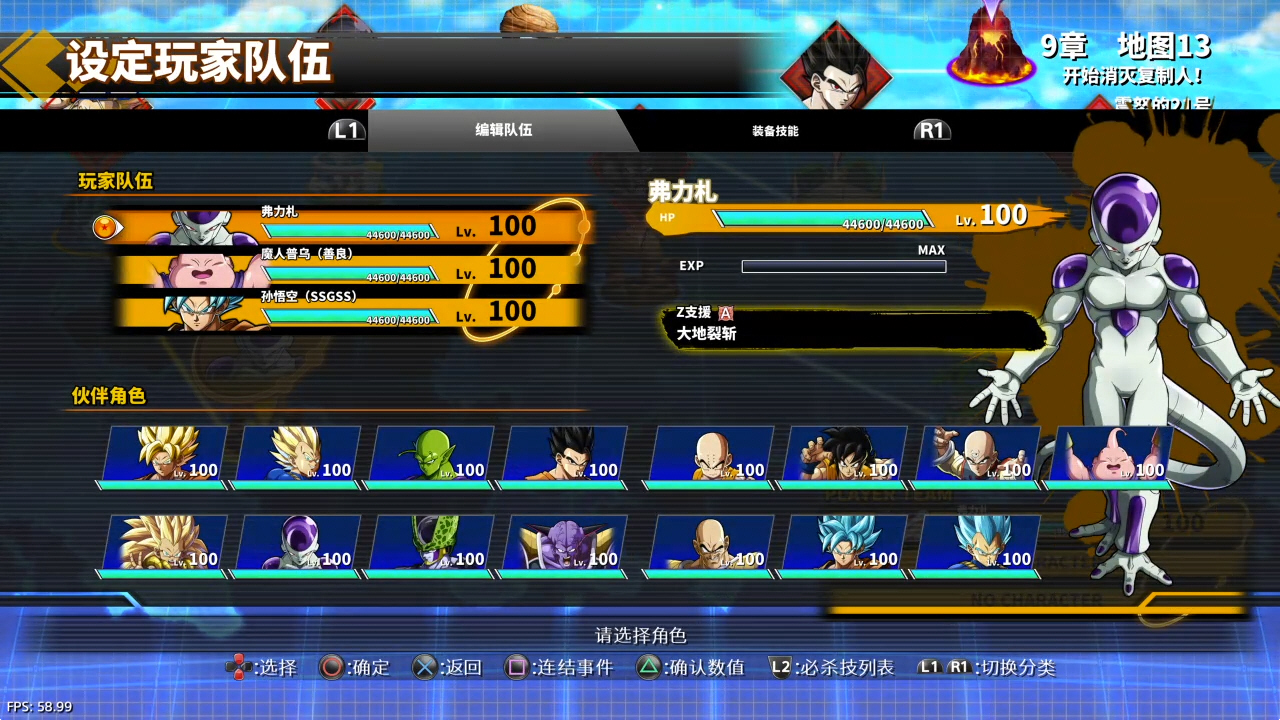Select the green Piccolo partner tile
Viewport: 1280px width, 720px height.
[431, 456]
